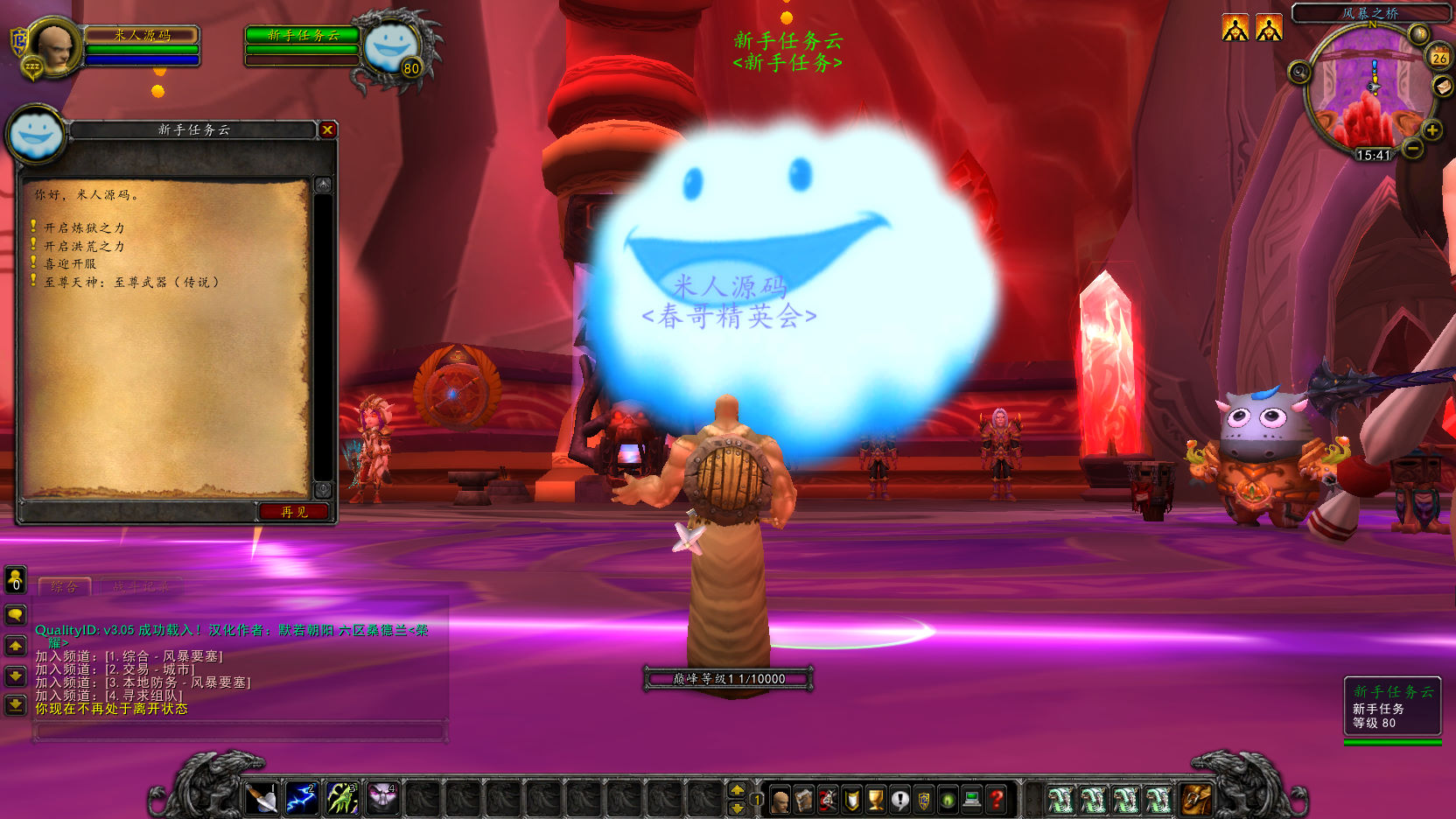
Task: Switch to the 综合 chat tab
Action: pos(64,587)
